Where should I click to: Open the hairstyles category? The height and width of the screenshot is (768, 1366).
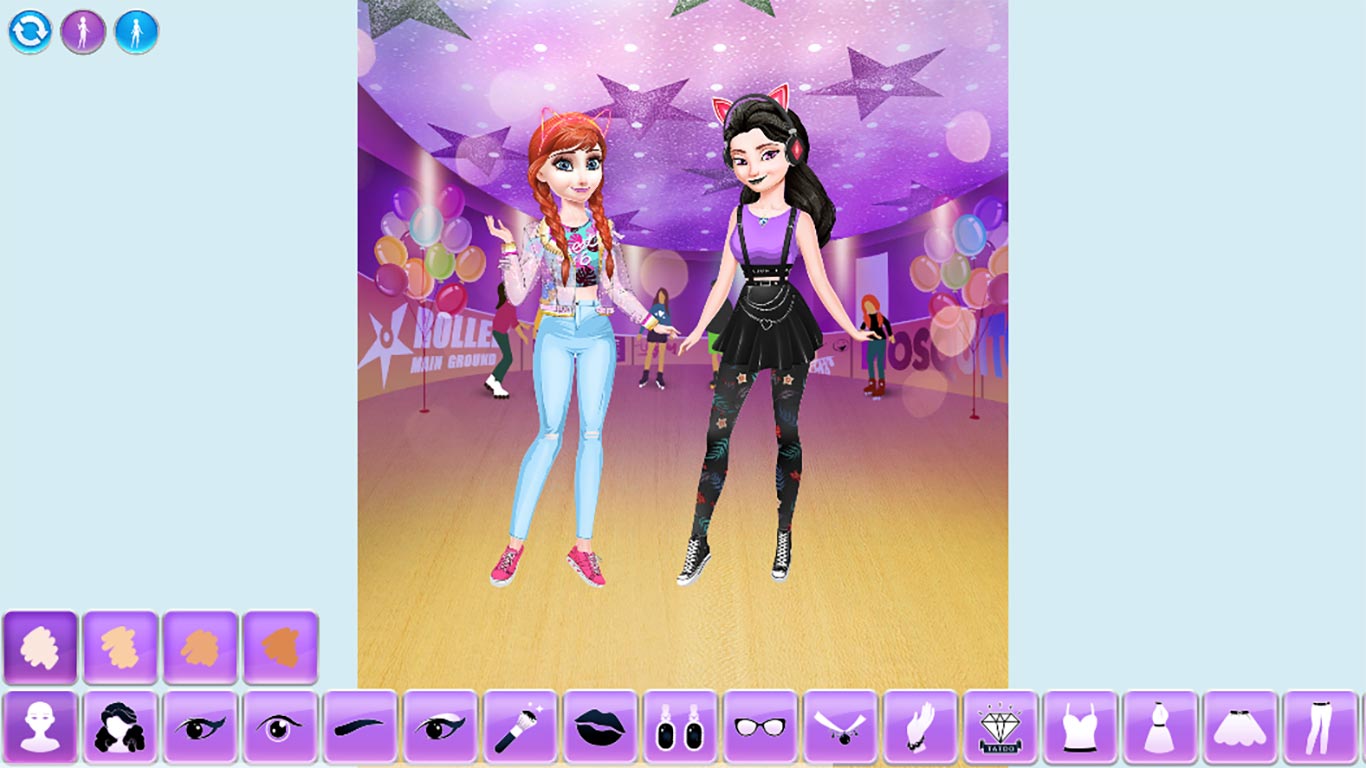pyautogui.click(x=120, y=735)
